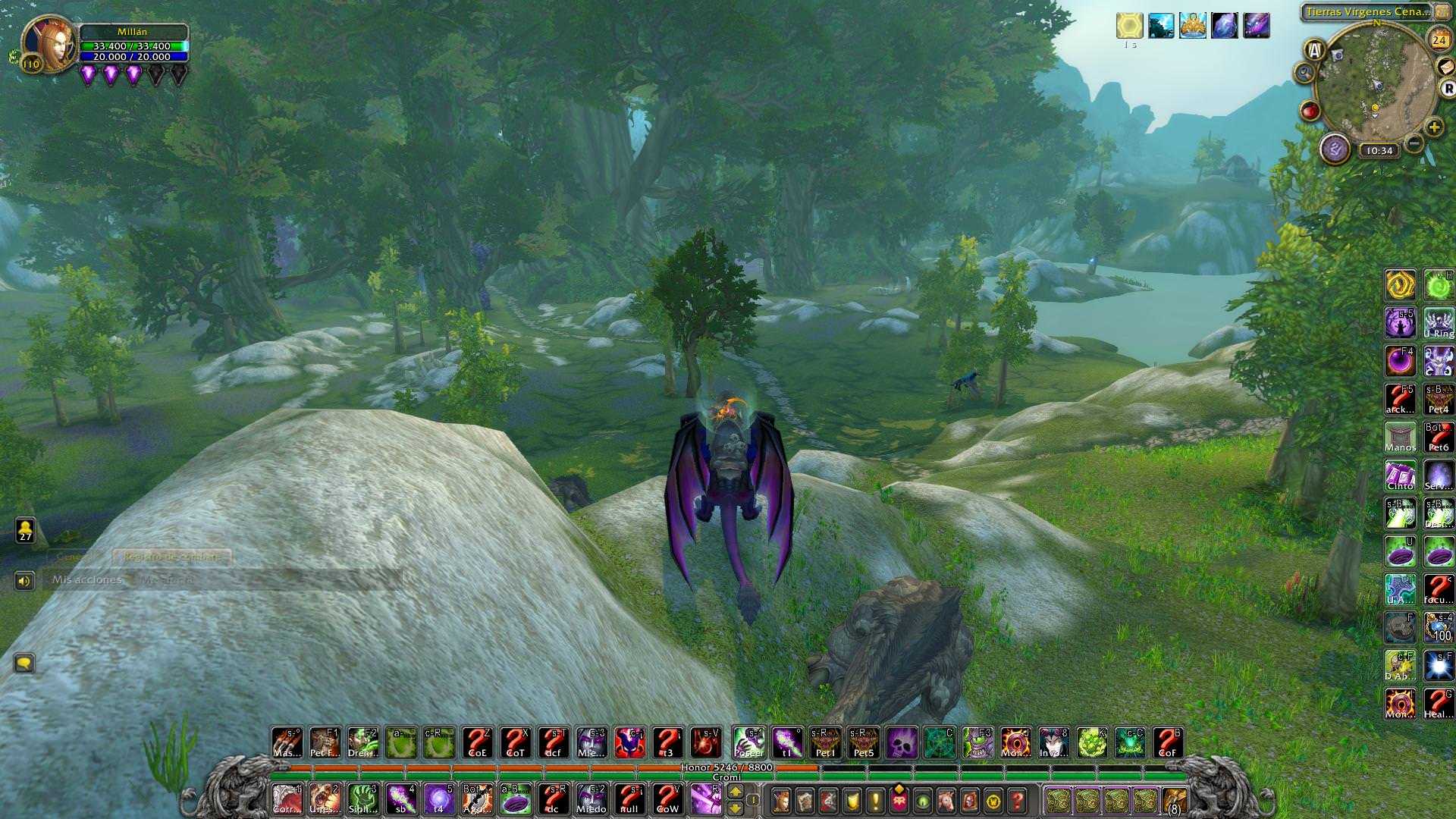The width and height of the screenshot is (1456, 819).
Task: Open the yellow exclamation quest log button
Action: point(875,800)
